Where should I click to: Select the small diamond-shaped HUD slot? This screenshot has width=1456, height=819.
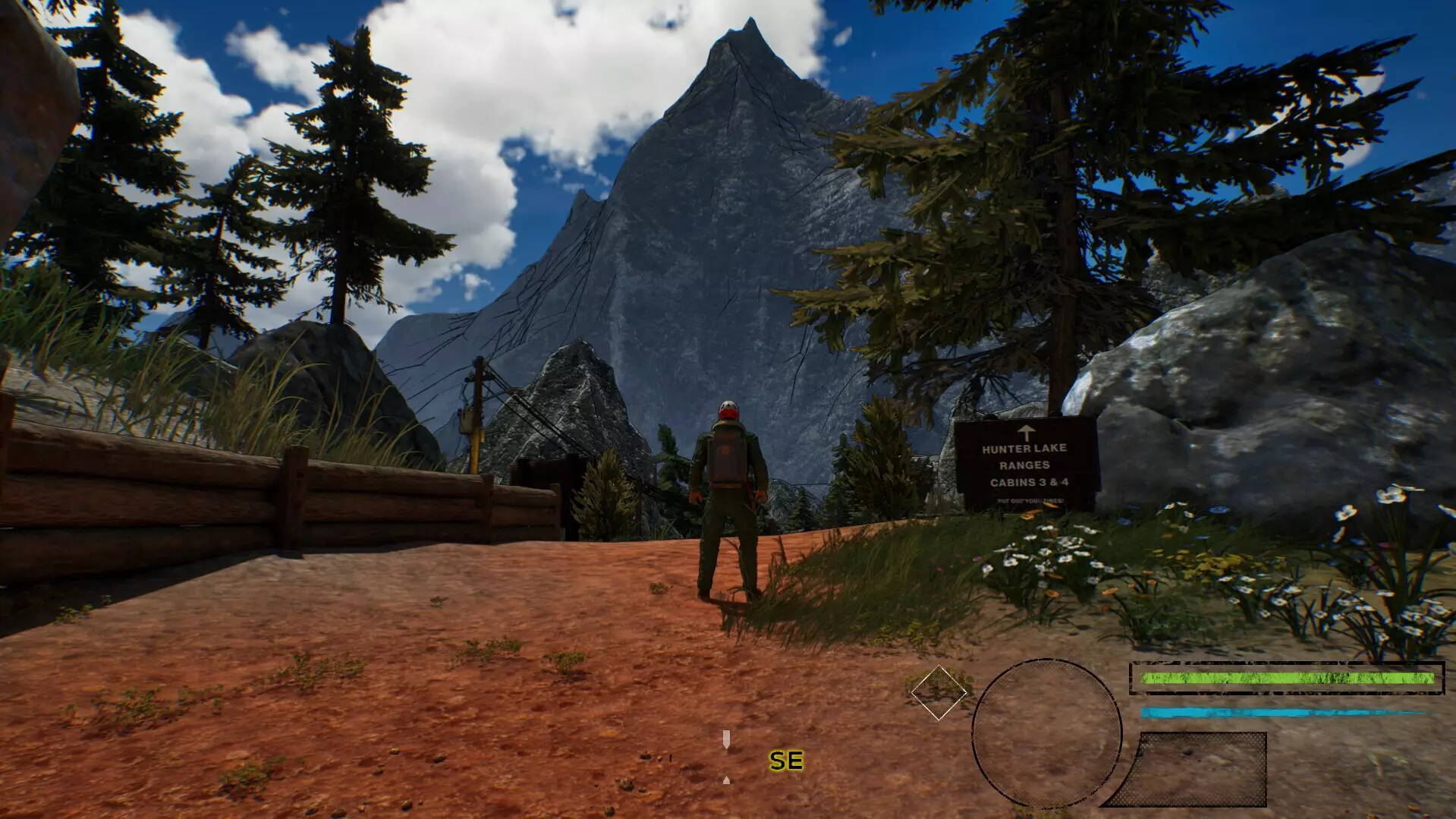point(939,692)
